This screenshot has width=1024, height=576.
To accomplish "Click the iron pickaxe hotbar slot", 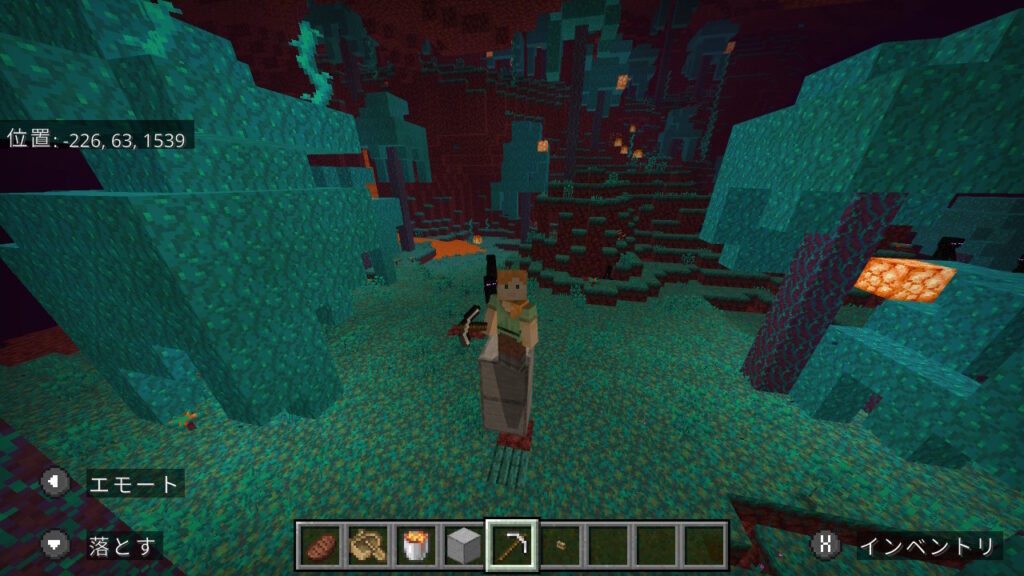I will click(x=512, y=545).
